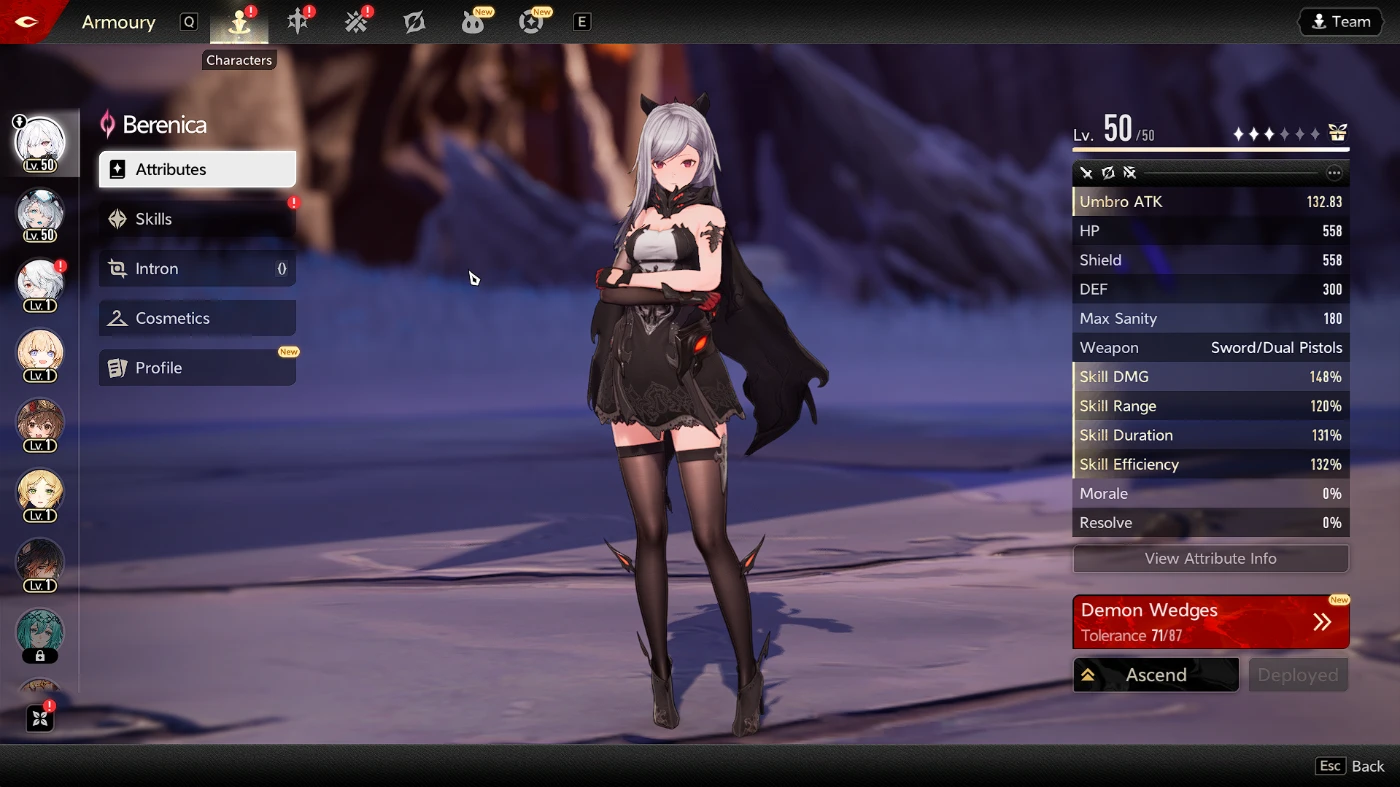Open the Intron menu
The image size is (1400, 787).
[197, 268]
